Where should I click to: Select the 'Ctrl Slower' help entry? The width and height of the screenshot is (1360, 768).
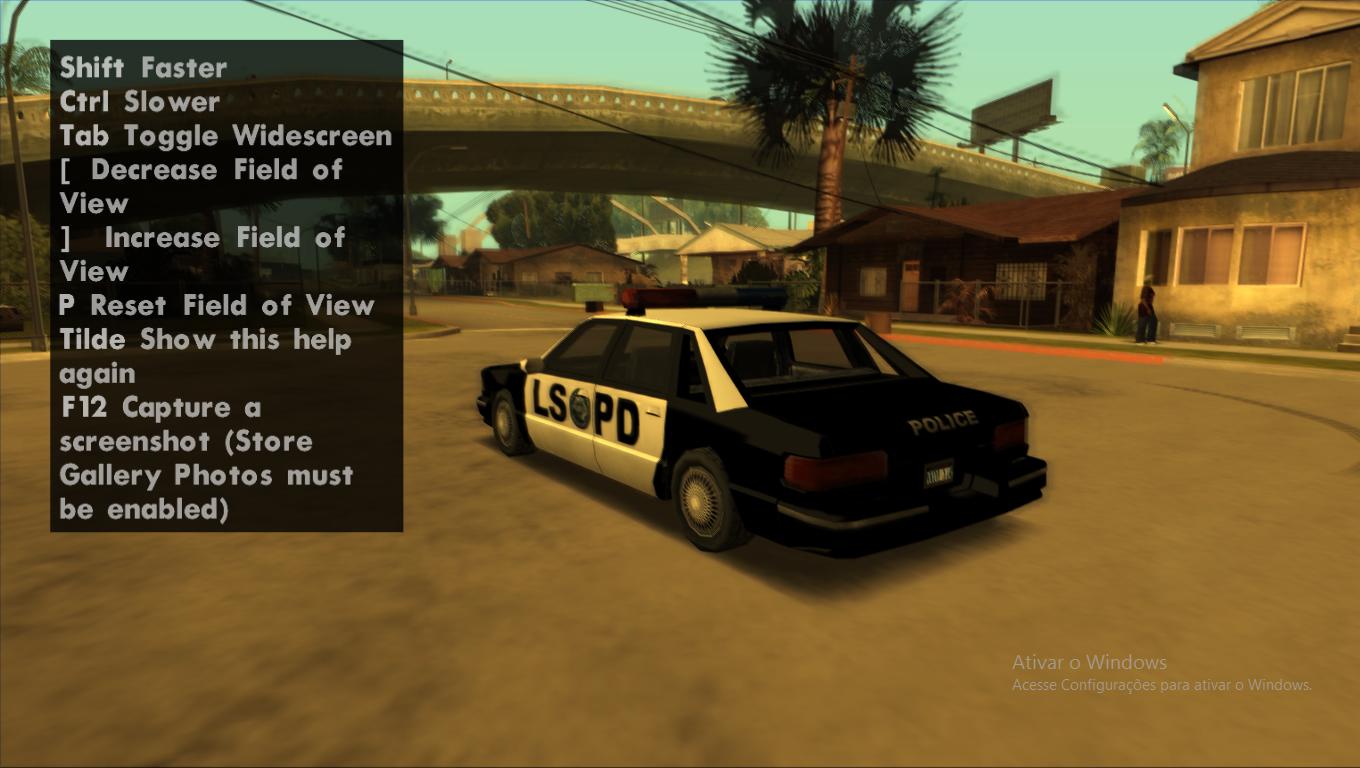click(x=139, y=102)
